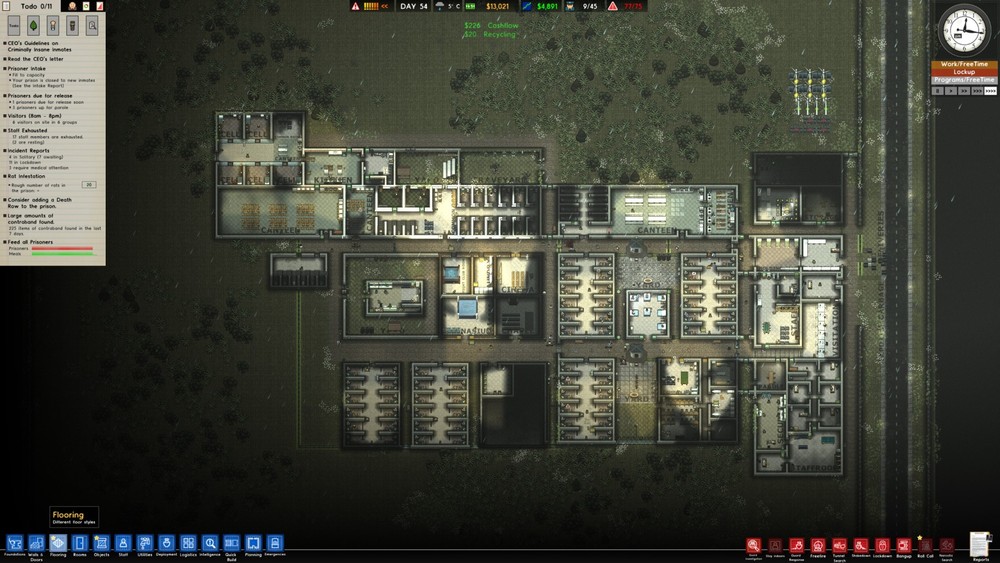The height and width of the screenshot is (563, 1000).
Task: Open the Logistics view
Action: [x=188, y=543]
